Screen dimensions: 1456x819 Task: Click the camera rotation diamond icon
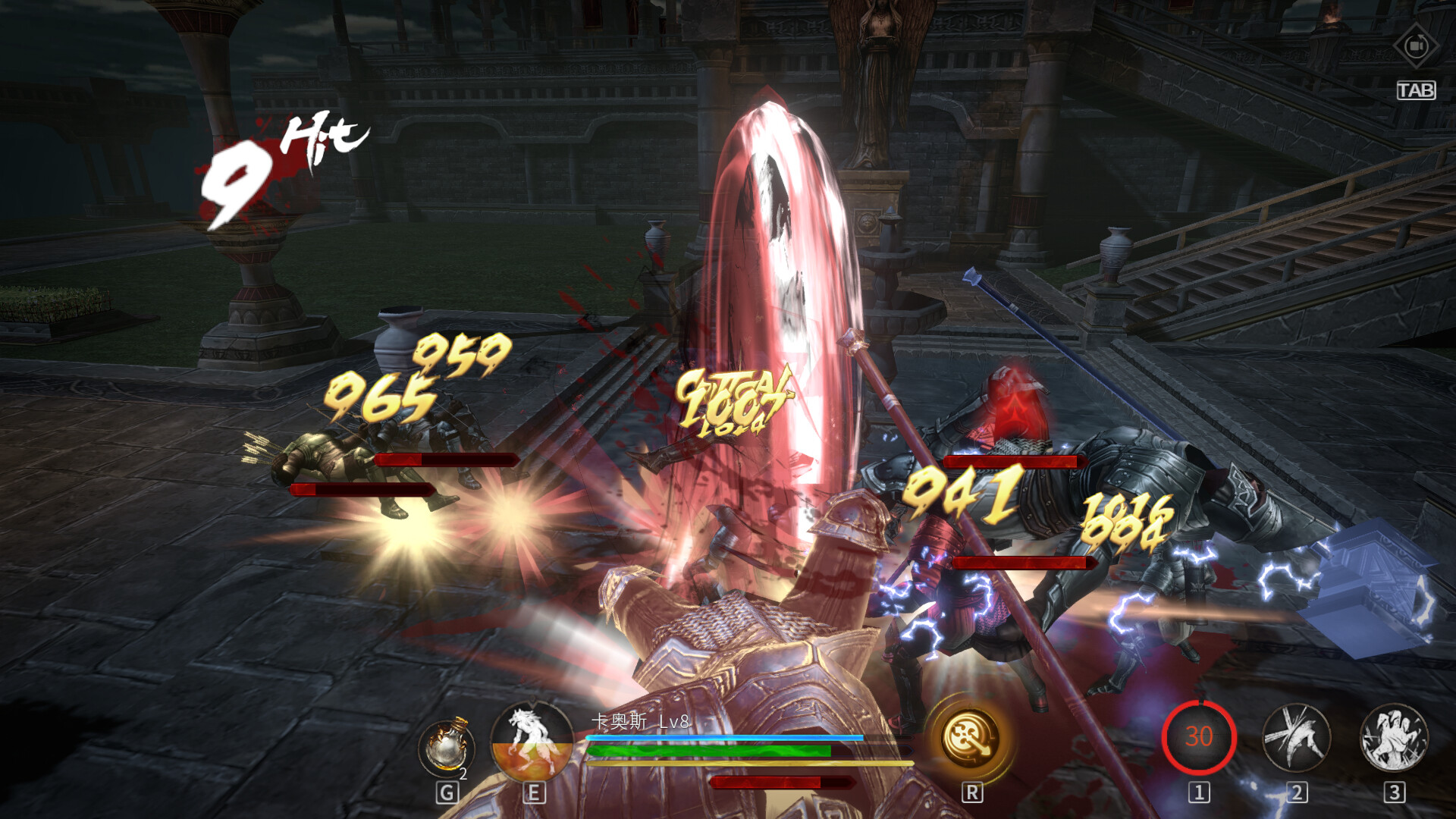click(x=1415, y=45)
